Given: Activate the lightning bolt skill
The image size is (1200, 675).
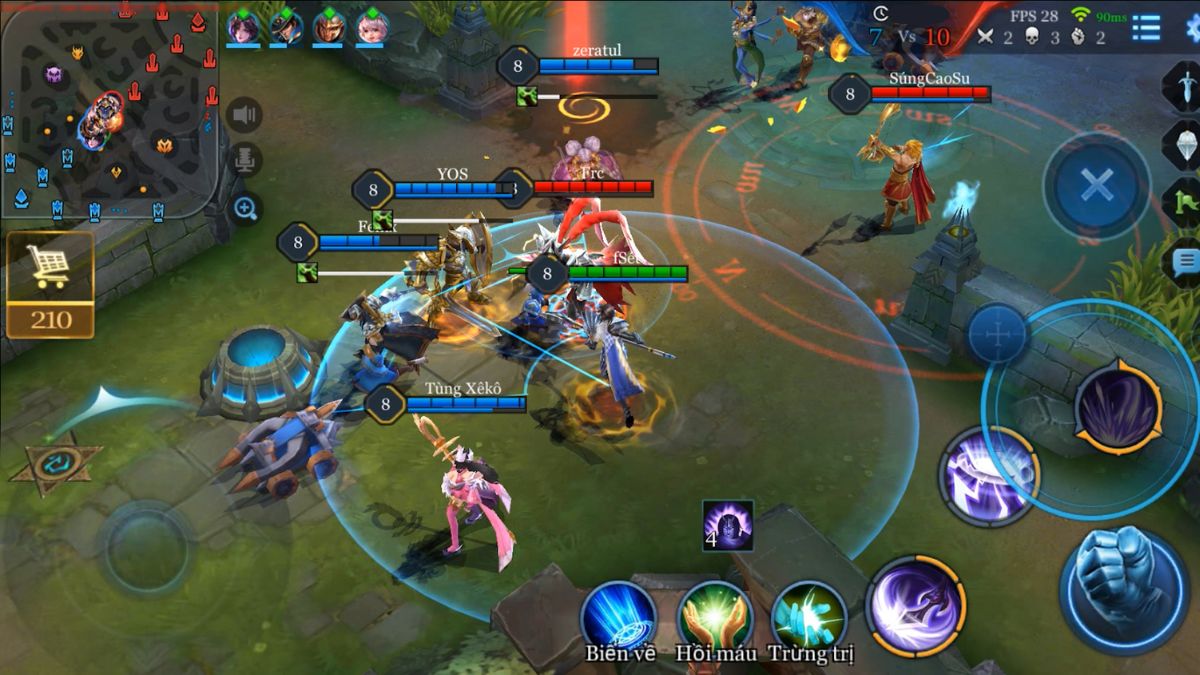Looking at the screenshot, I should 989,474.
